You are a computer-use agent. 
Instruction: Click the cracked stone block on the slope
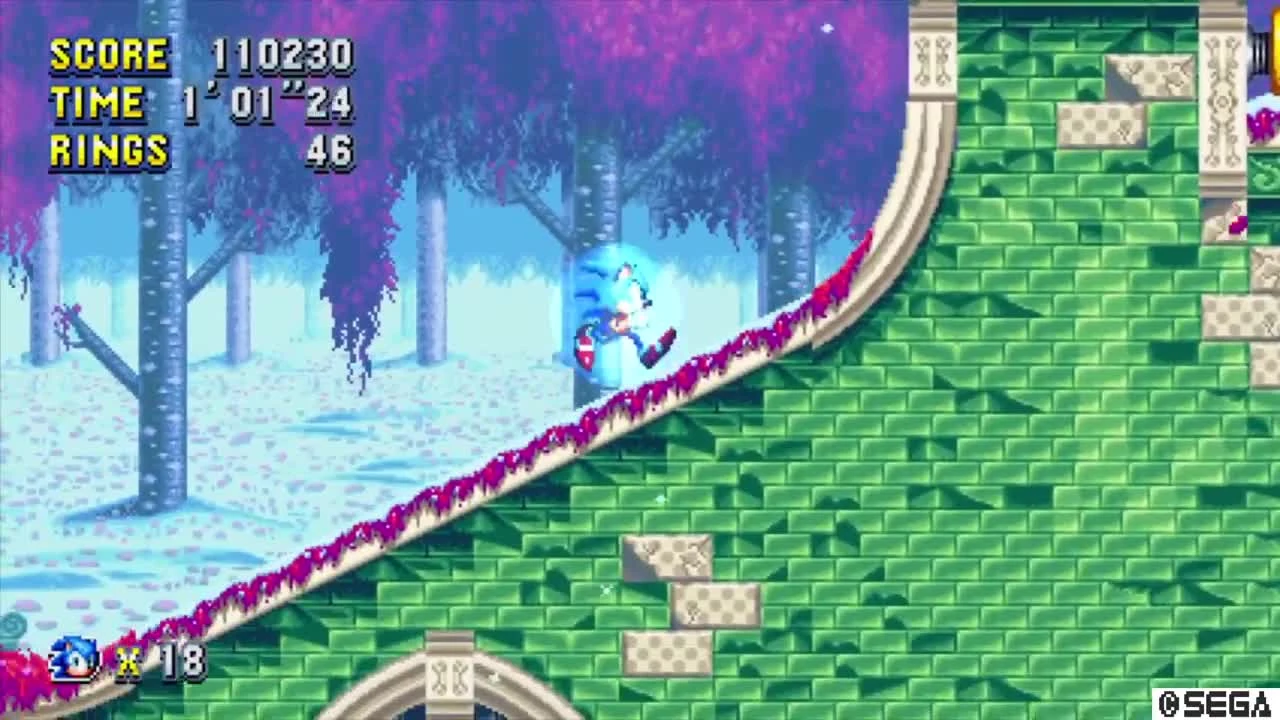click(x=665, y=560)
